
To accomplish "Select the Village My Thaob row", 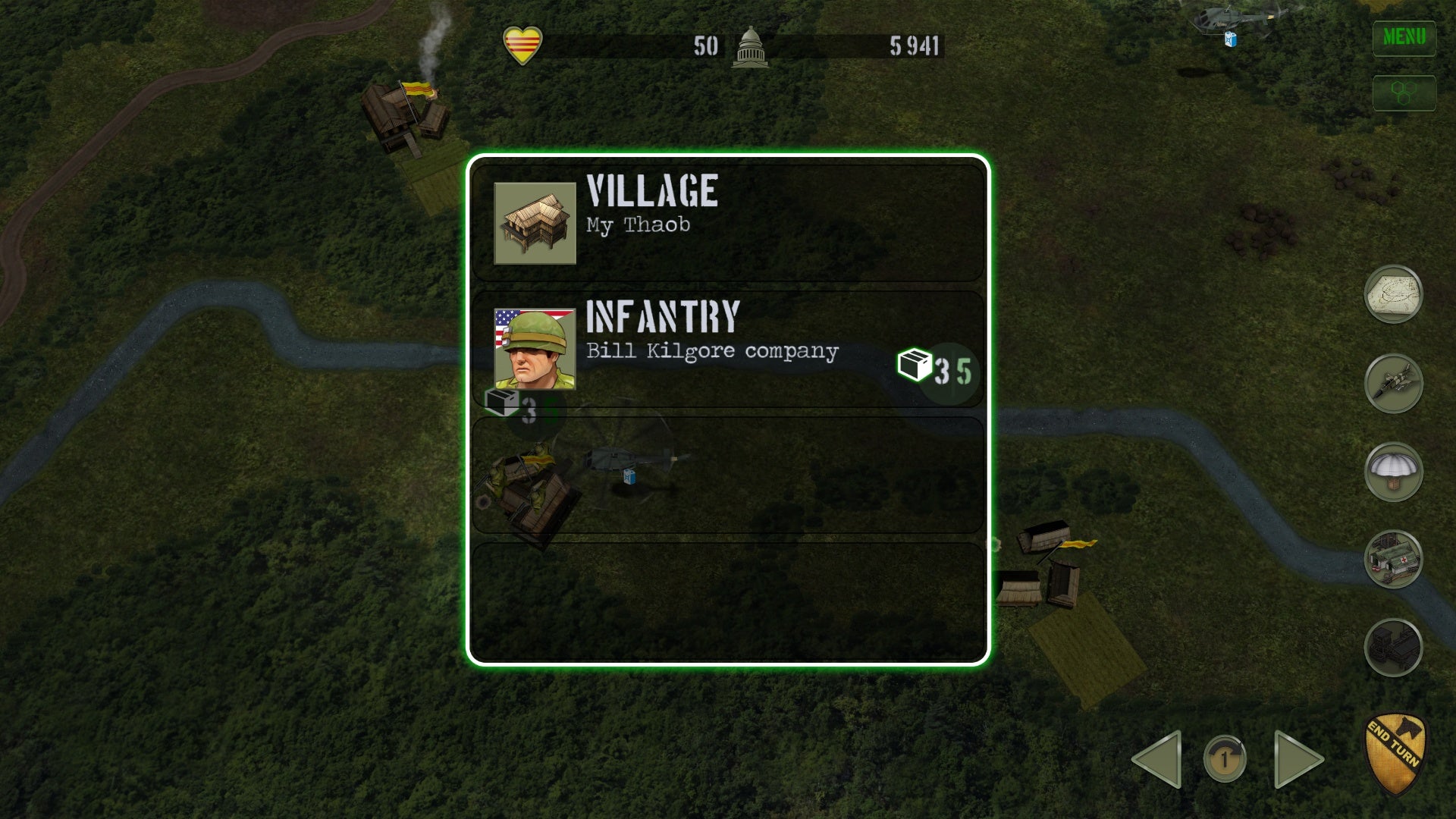I will pyautogui.click(x=727, y=223).
